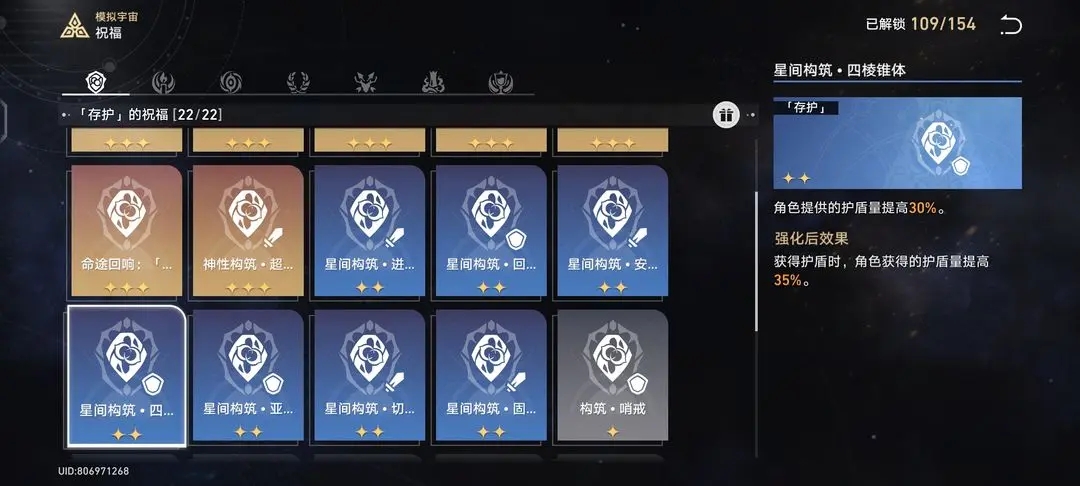
Task: Pick the 星间构筑・安 blessing card
Action: point(612,231)
